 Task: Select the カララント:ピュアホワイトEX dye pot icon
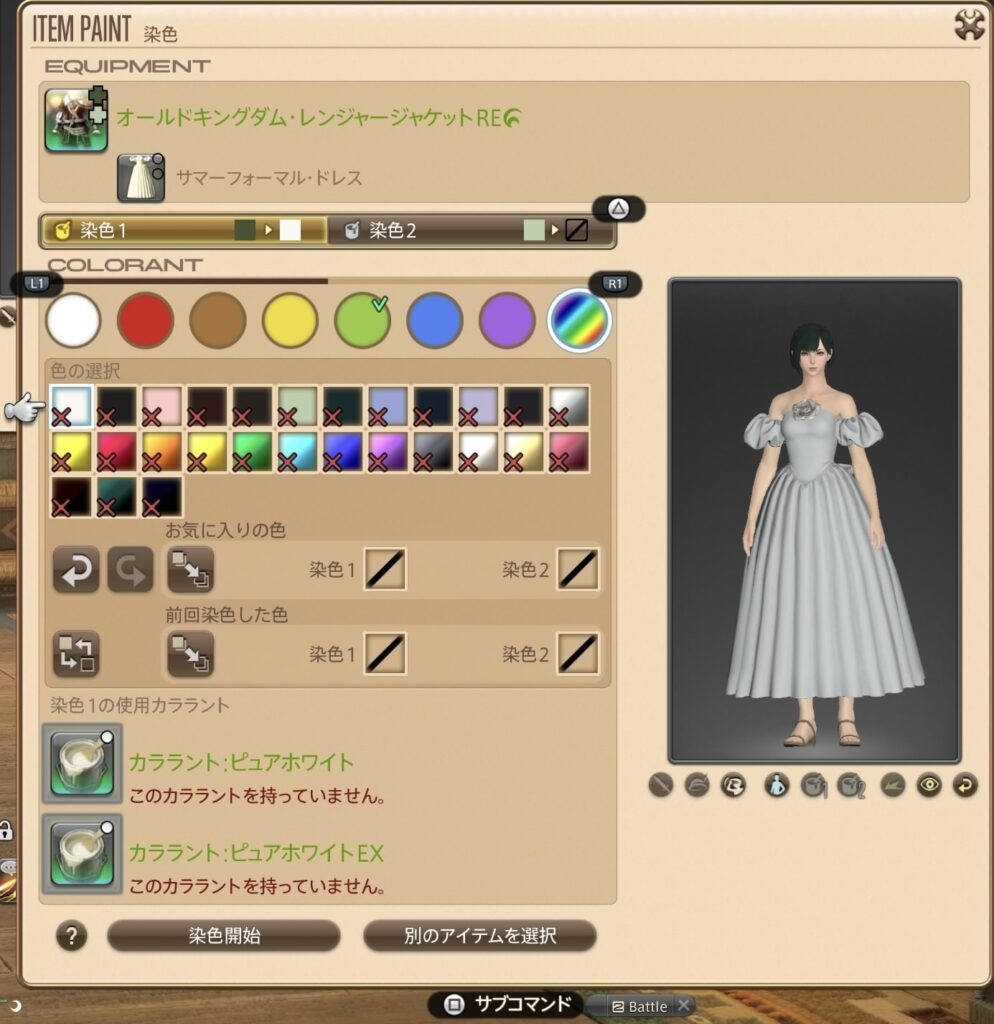pos(81,854)
